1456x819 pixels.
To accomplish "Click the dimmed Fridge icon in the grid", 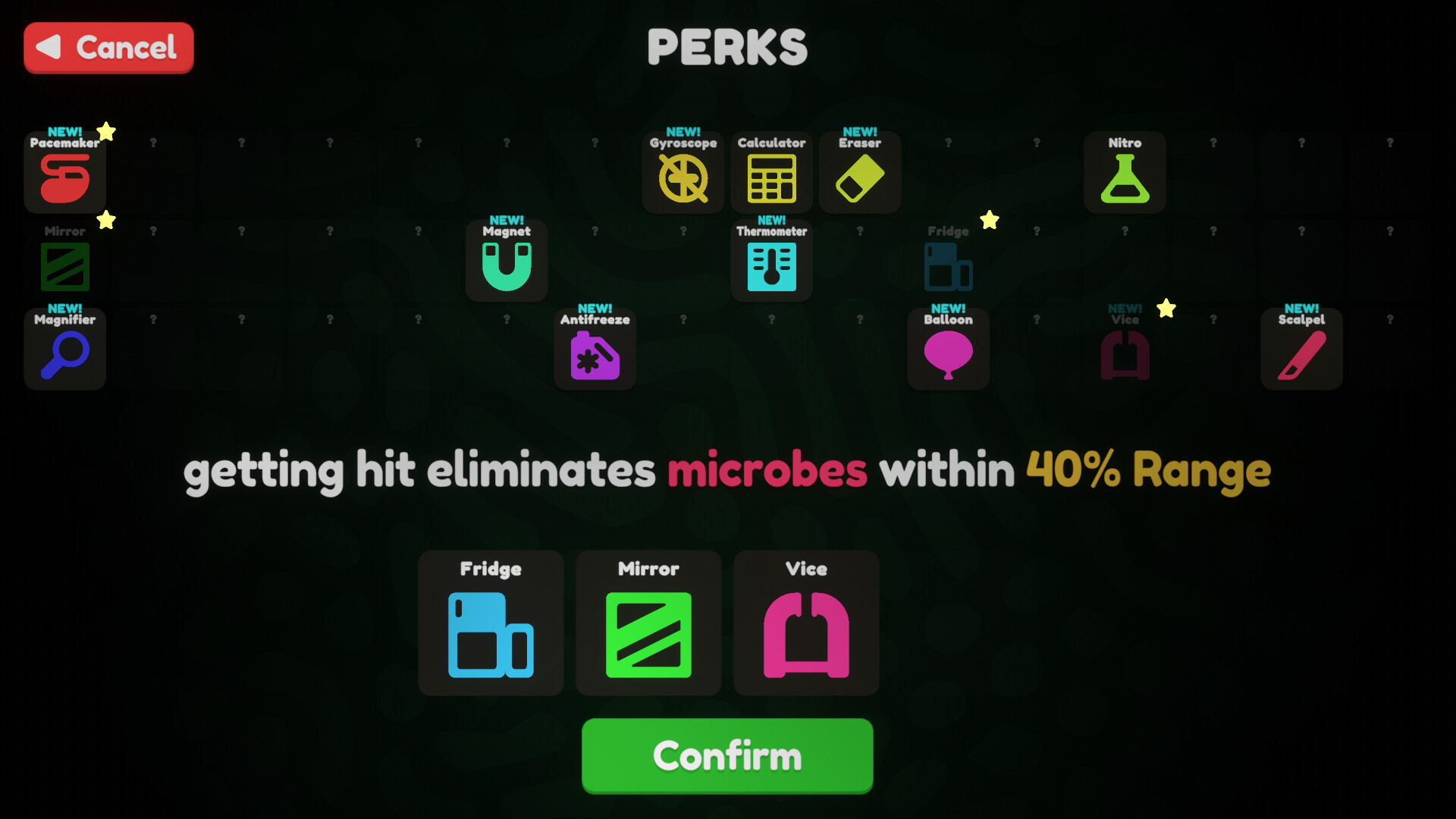I will (x=948, y=265).
